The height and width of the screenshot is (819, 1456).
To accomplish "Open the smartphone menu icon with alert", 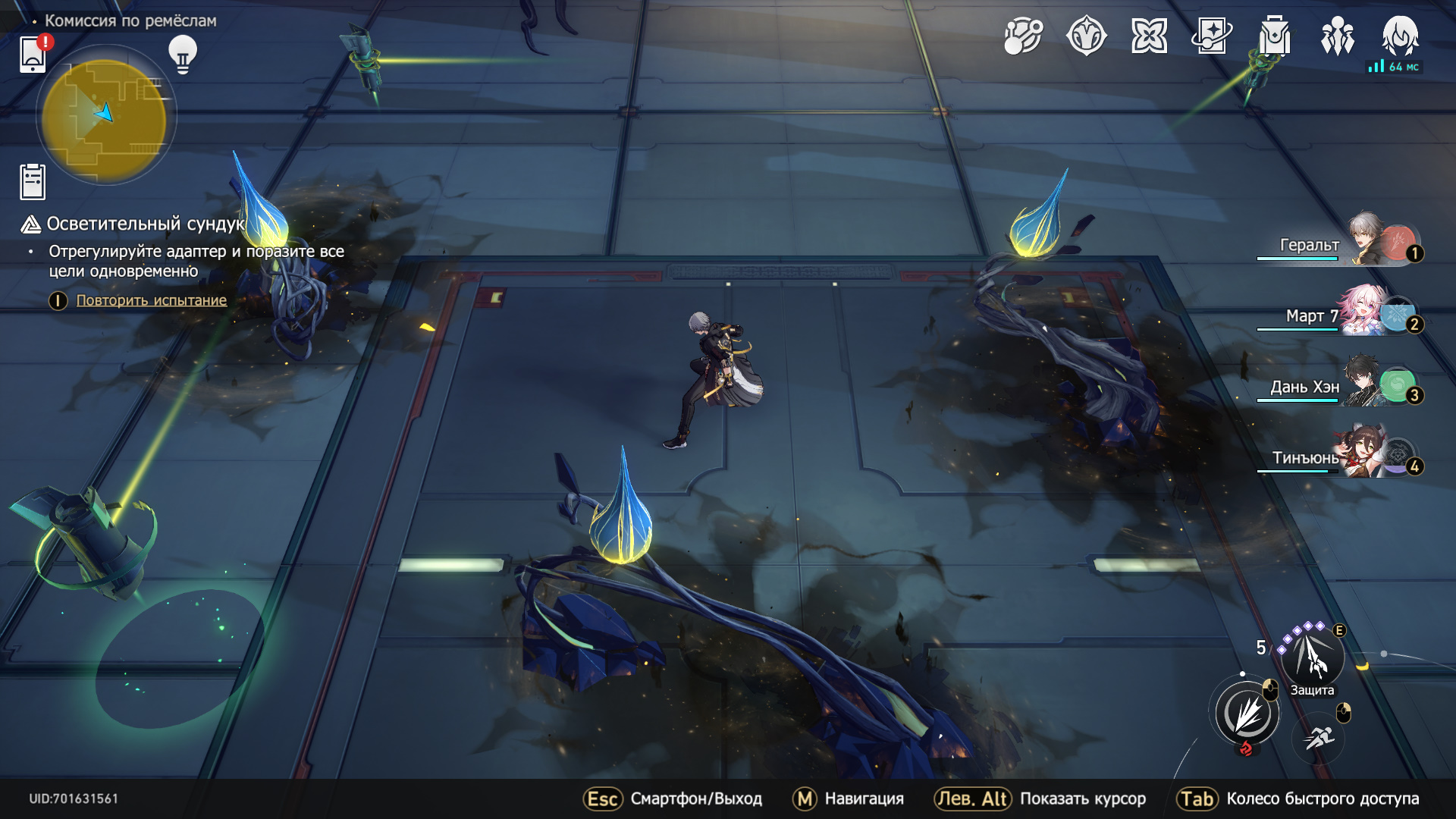I will pos(33,55).
